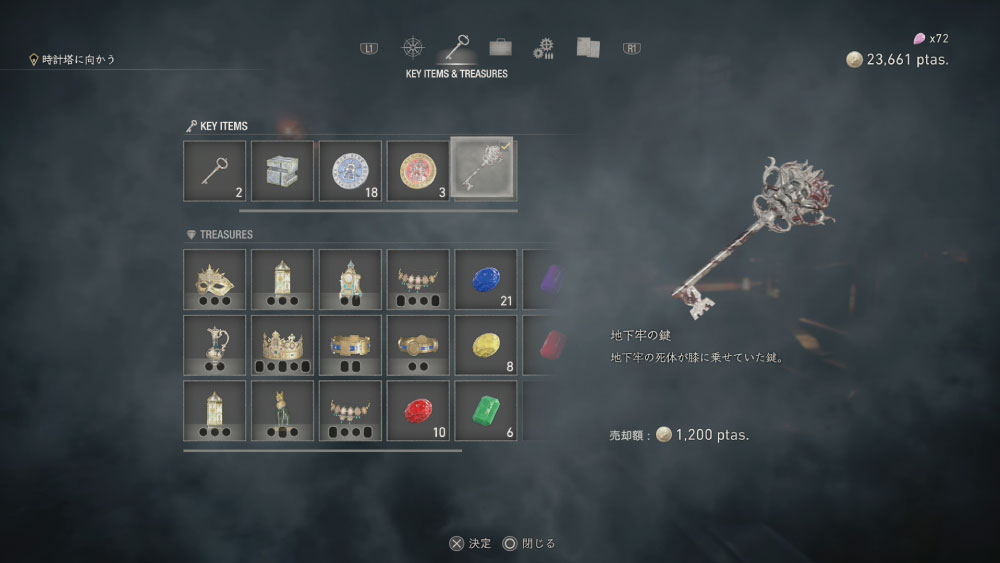
Task: Select the Key Items & Treasures tab
Action: coord(458,47)
